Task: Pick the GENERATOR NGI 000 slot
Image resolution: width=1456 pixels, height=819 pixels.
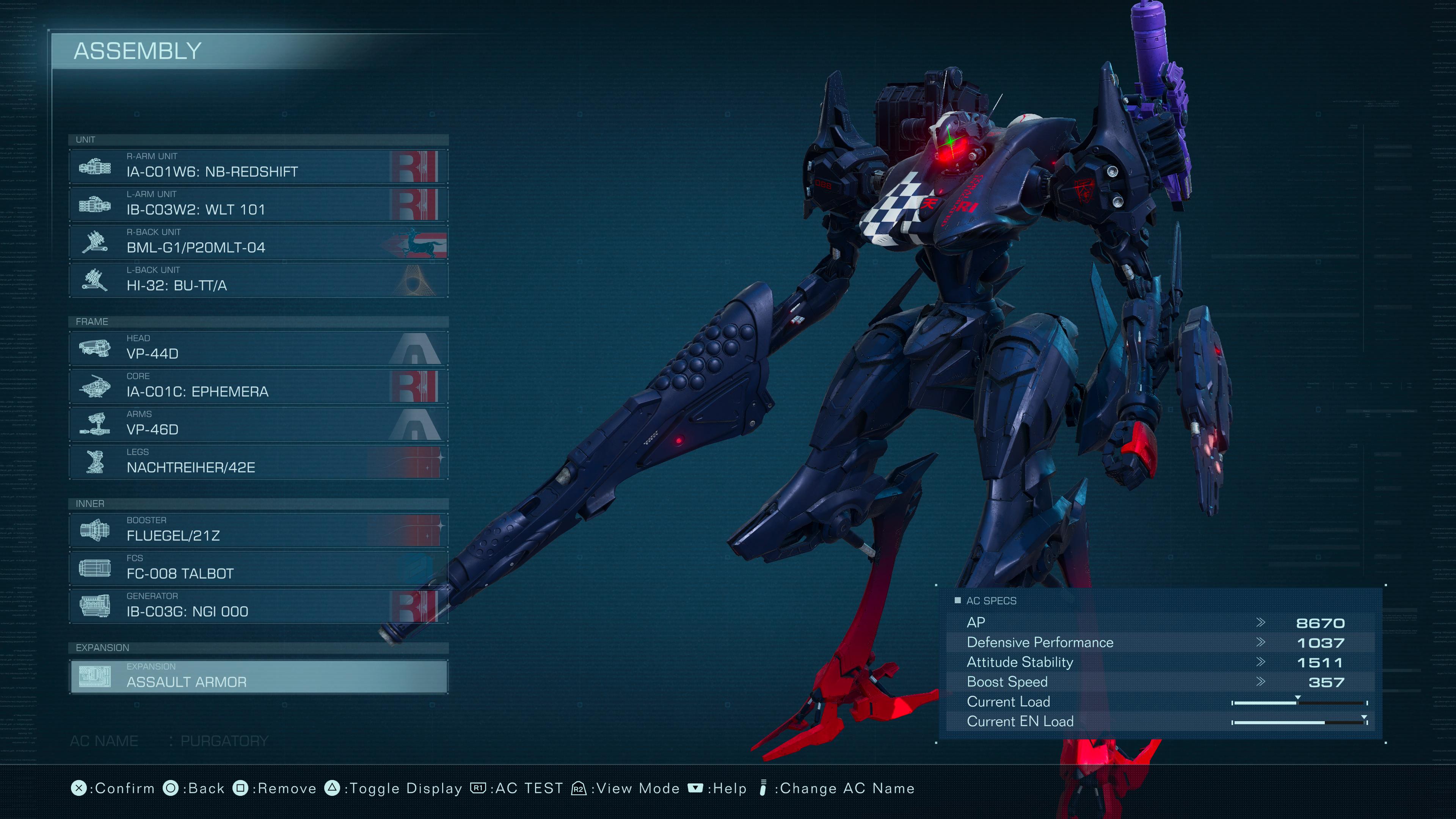Action: [258, 606]
